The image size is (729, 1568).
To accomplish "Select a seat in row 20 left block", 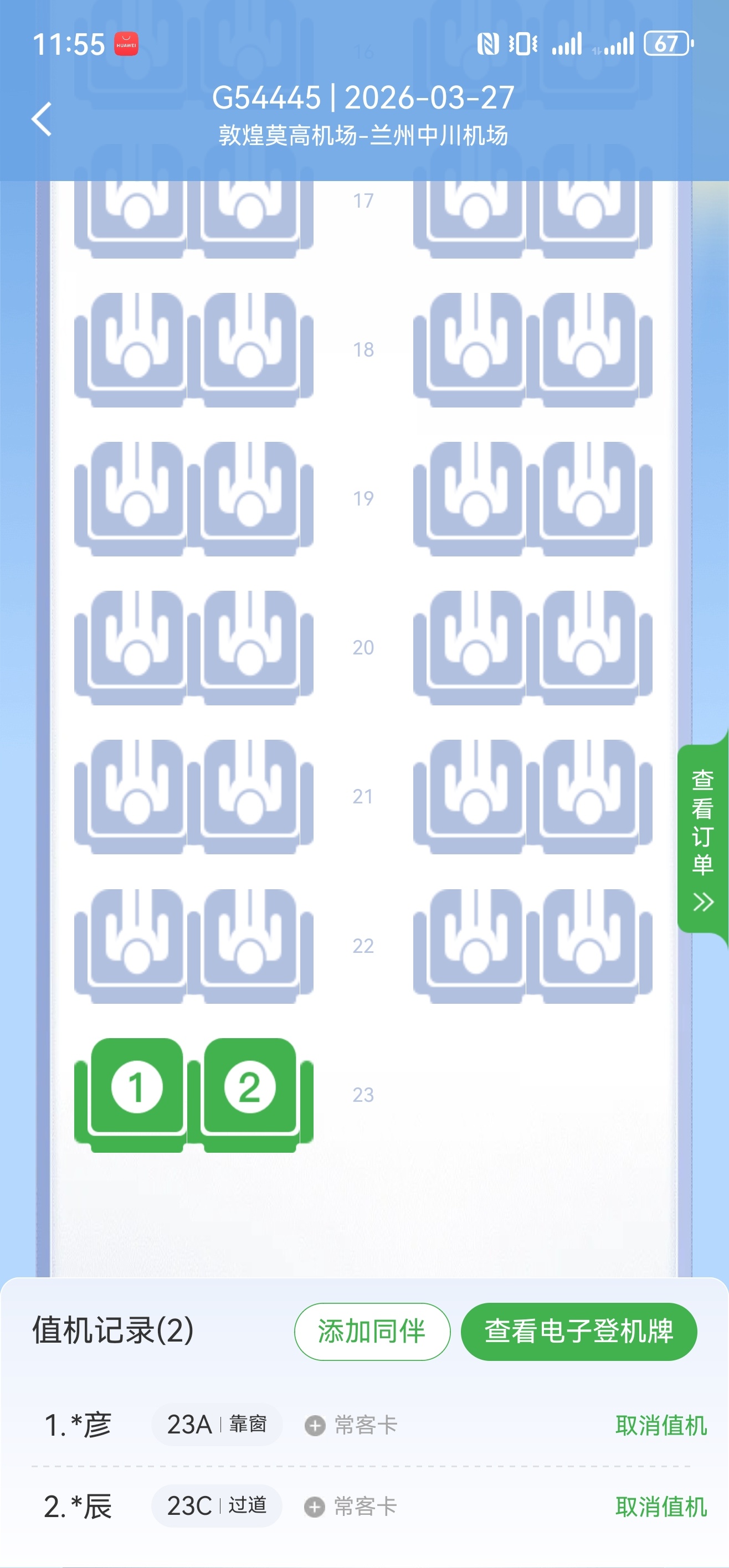I will click(135, 648).
